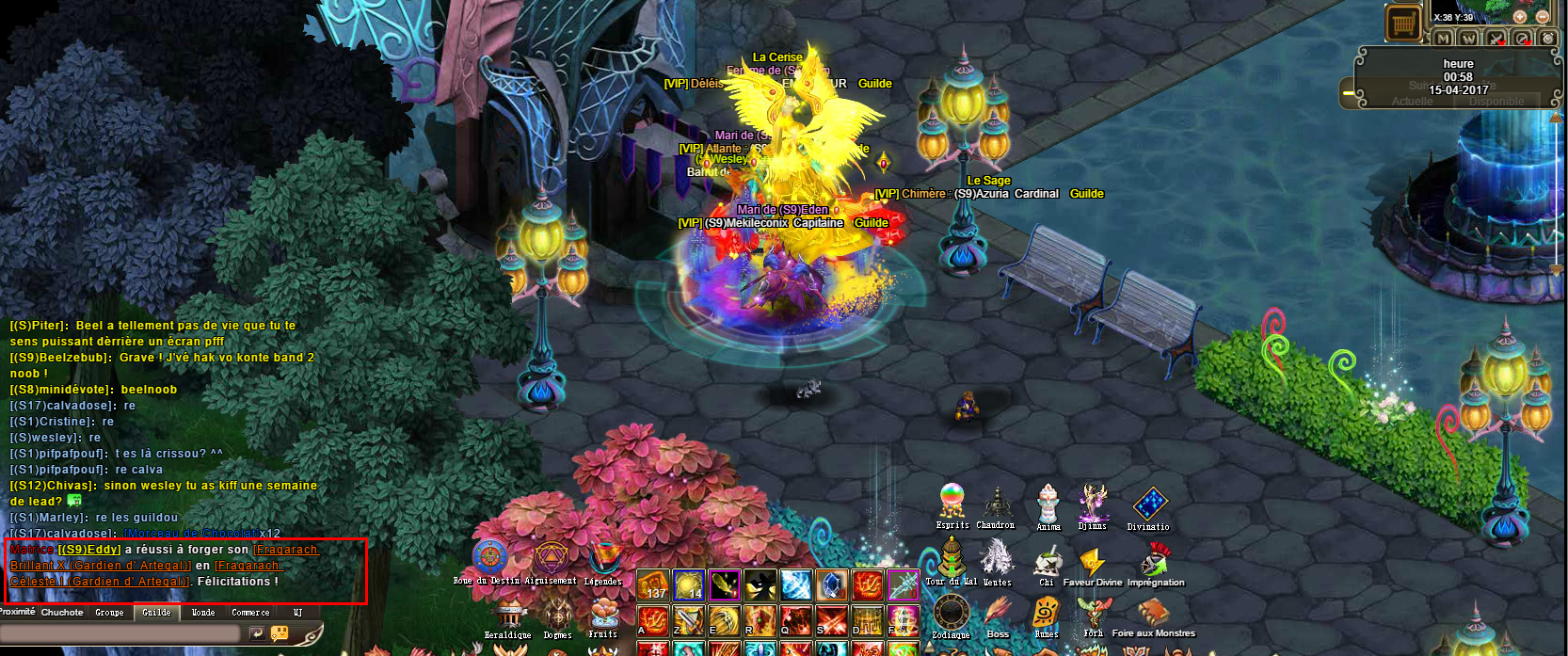Focus the chat message input field
The width and height of the screenshot is (1568, 656).
118,634
